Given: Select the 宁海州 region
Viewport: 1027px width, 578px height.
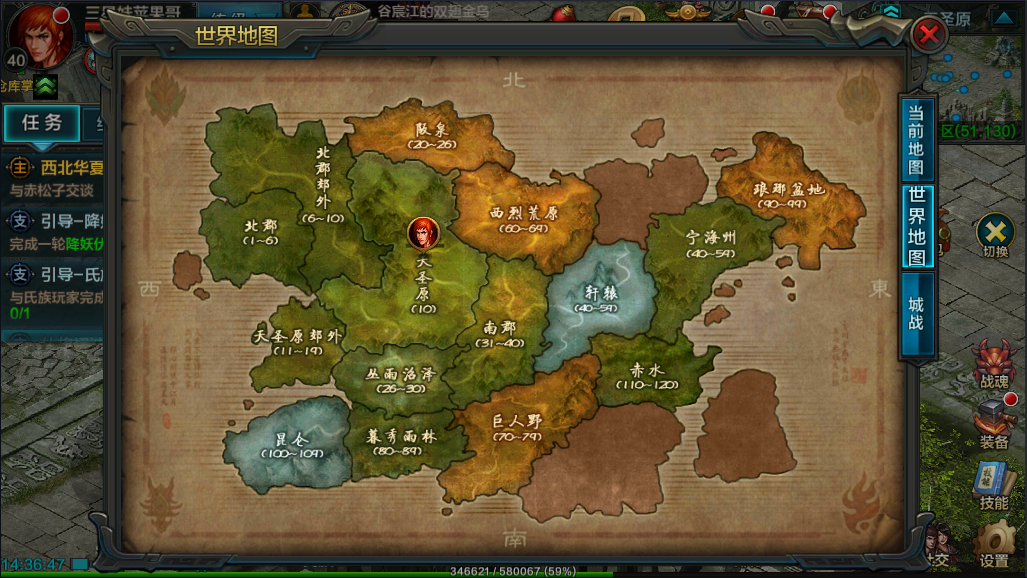Looking at the screenshot, I should pos(710,244).
